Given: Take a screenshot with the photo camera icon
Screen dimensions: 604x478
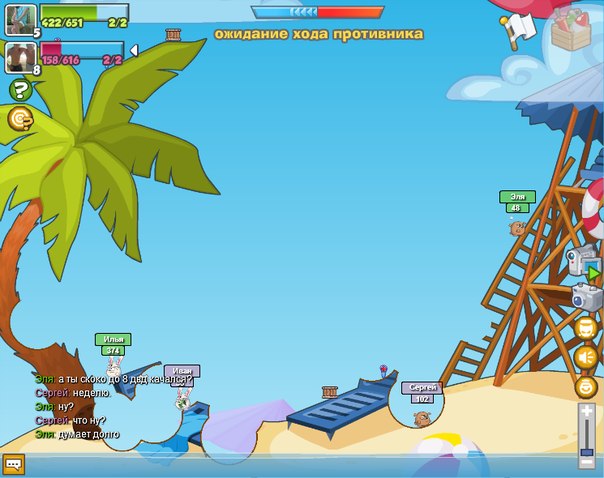Looking at the screenshot, I should pos(587,296).
